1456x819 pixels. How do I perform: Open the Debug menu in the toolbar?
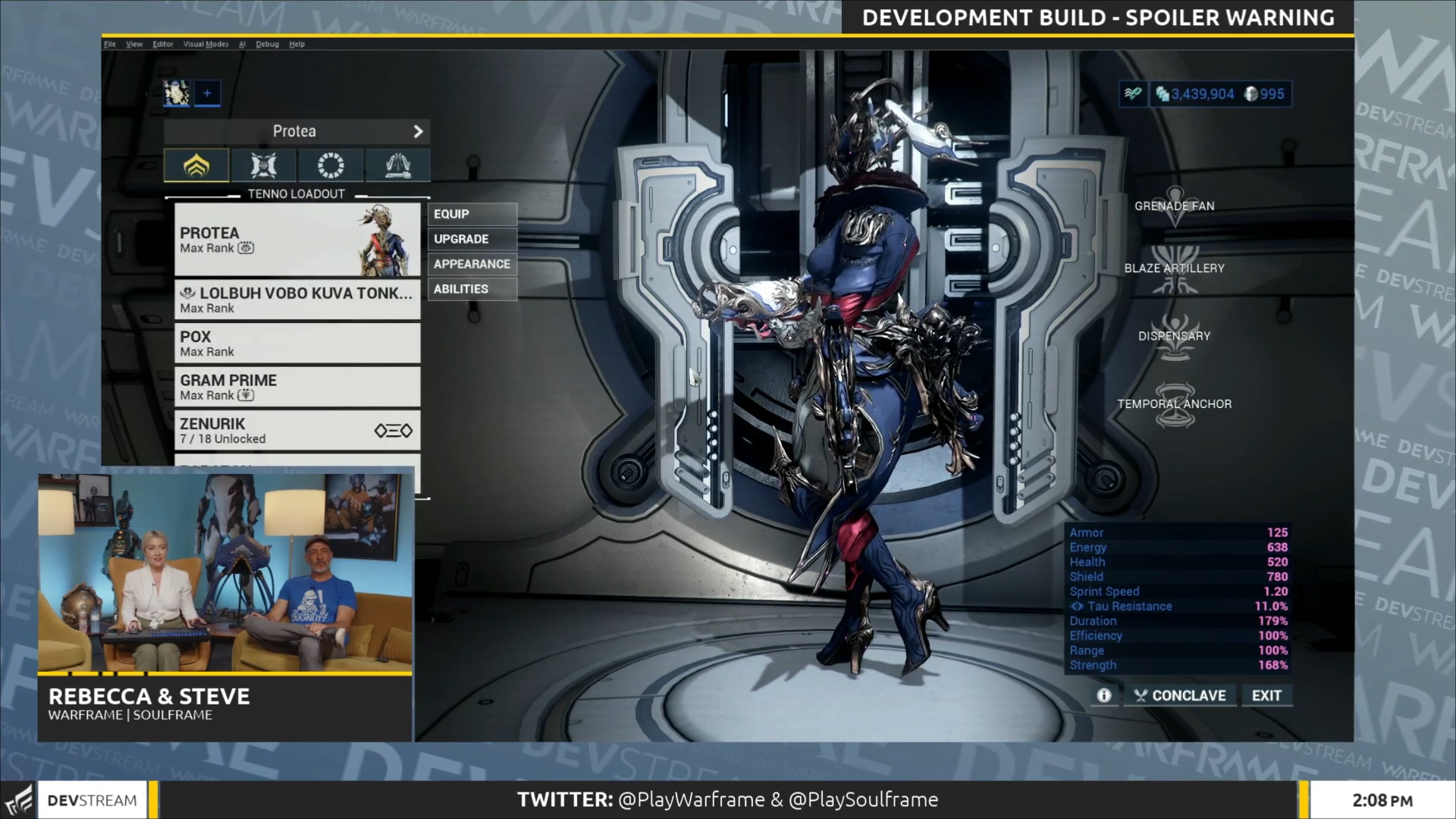267,45
